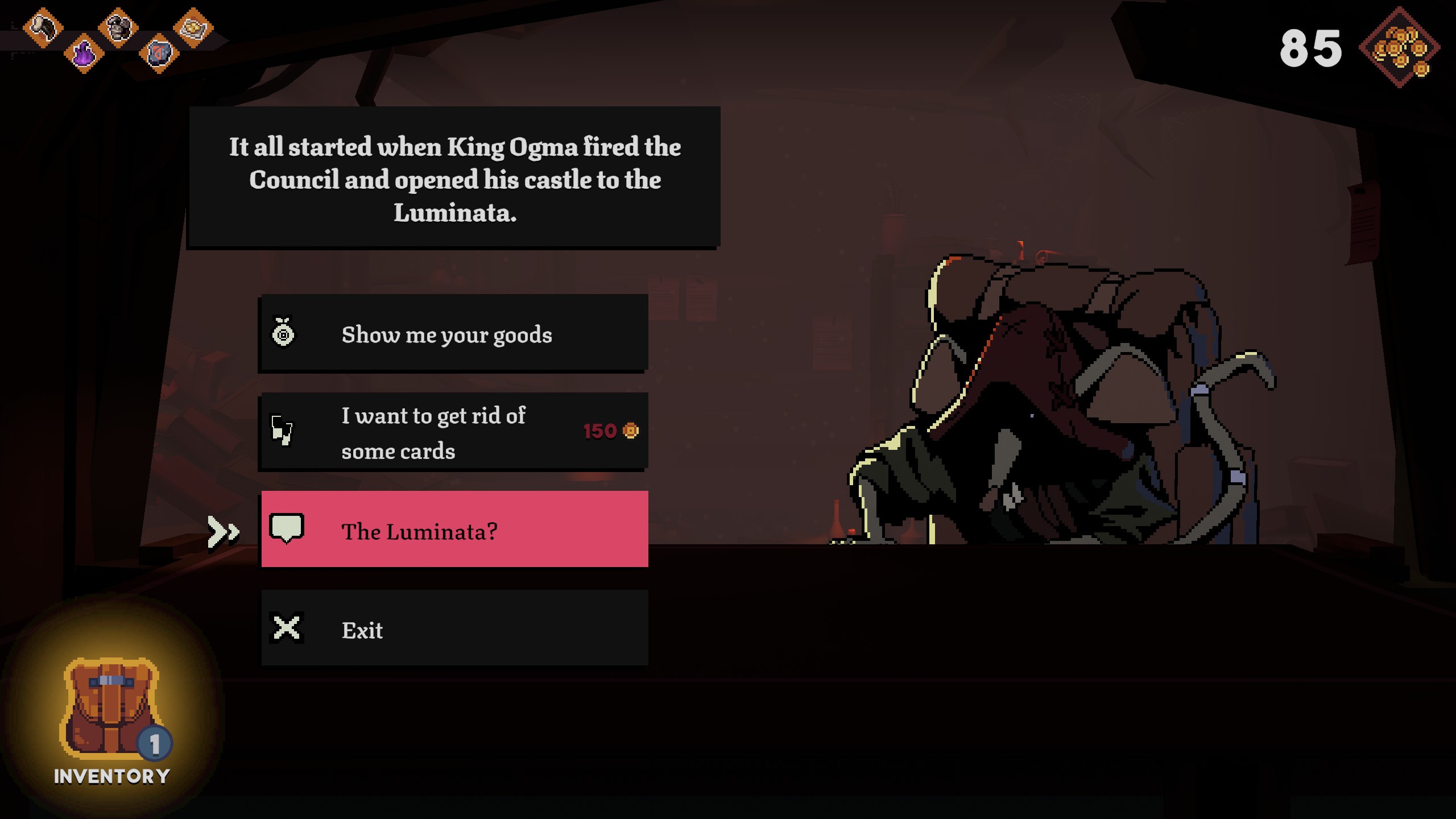This screenshot has height=819, width=1456.
Task: Exit the merchant dialogue
Action: (x=454, y=628)
